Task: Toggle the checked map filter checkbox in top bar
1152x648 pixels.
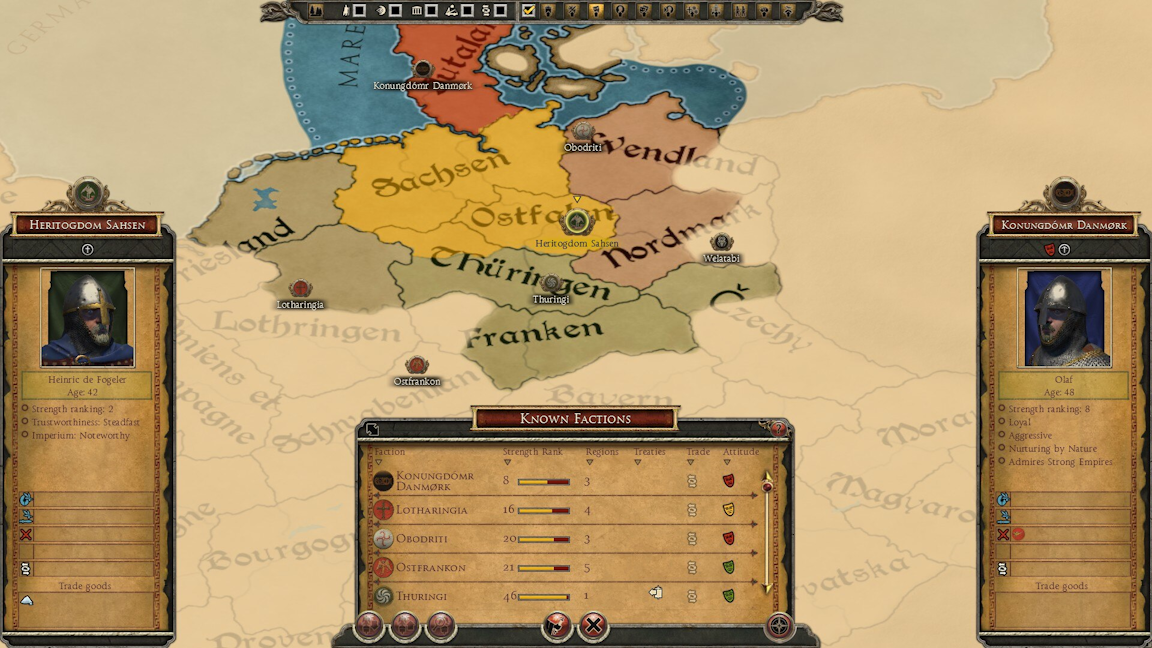Action: point(528,11)
